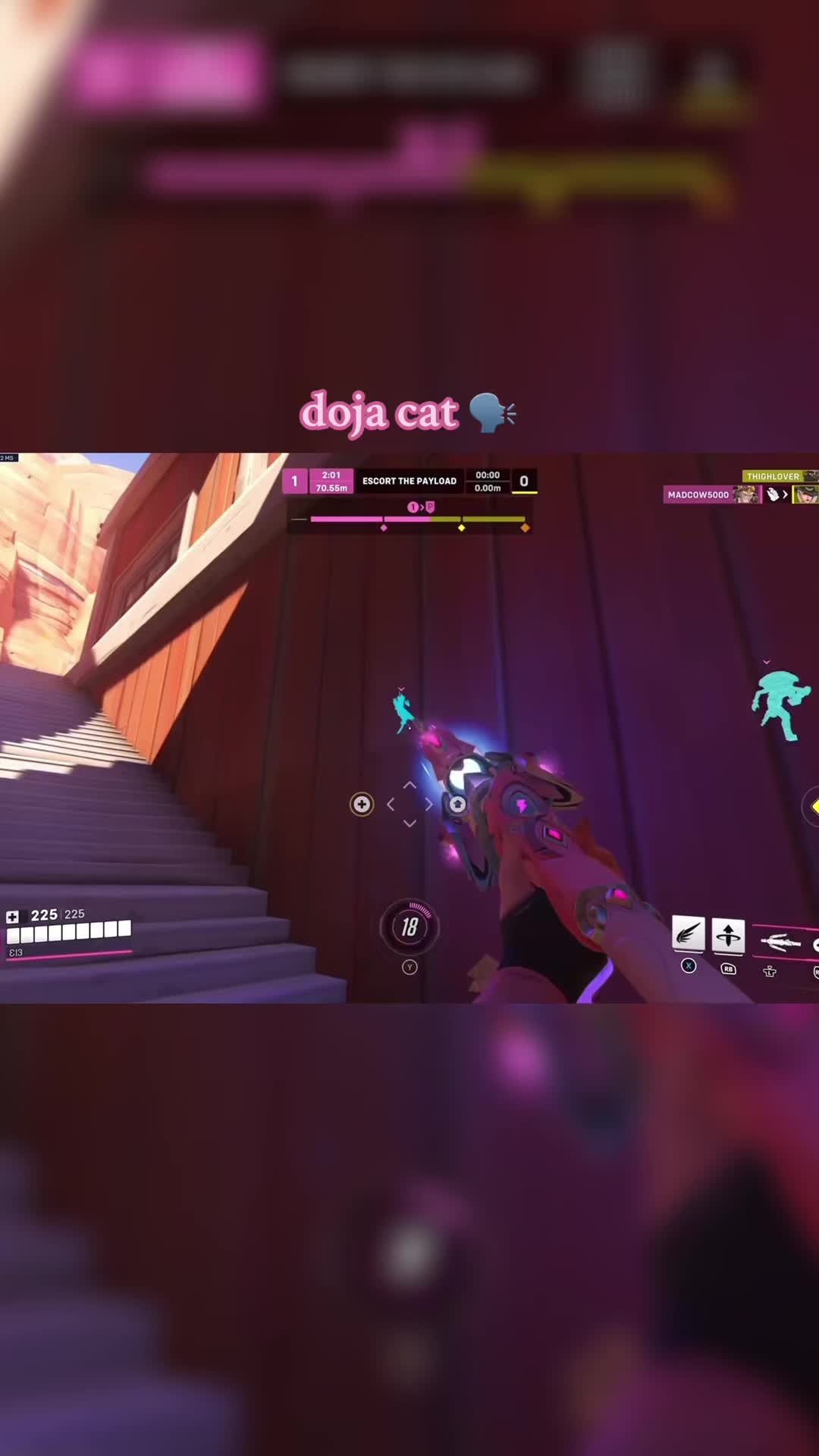Activate the Guardian Angel wing ability
This screenshot has width=819, height=1456.
point(688,934)
